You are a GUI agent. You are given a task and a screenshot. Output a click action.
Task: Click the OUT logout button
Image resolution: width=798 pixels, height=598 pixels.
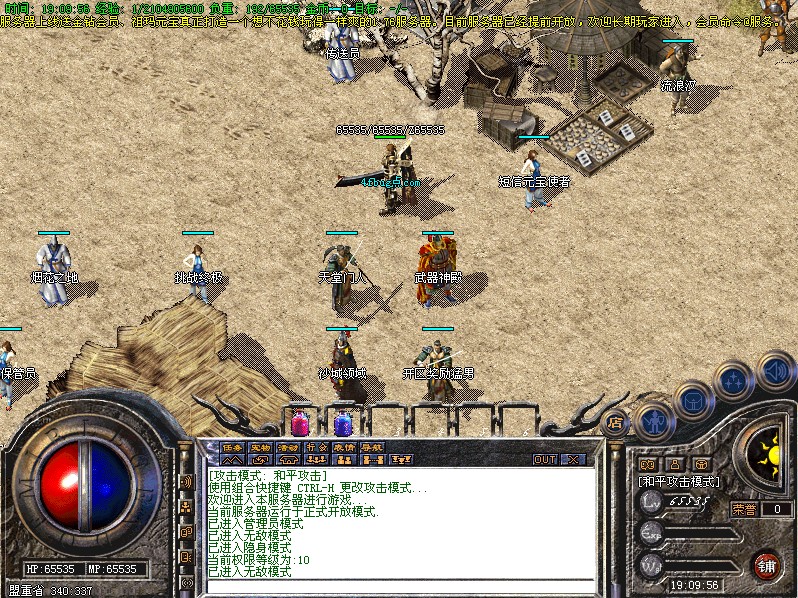[x=545, y=460]
